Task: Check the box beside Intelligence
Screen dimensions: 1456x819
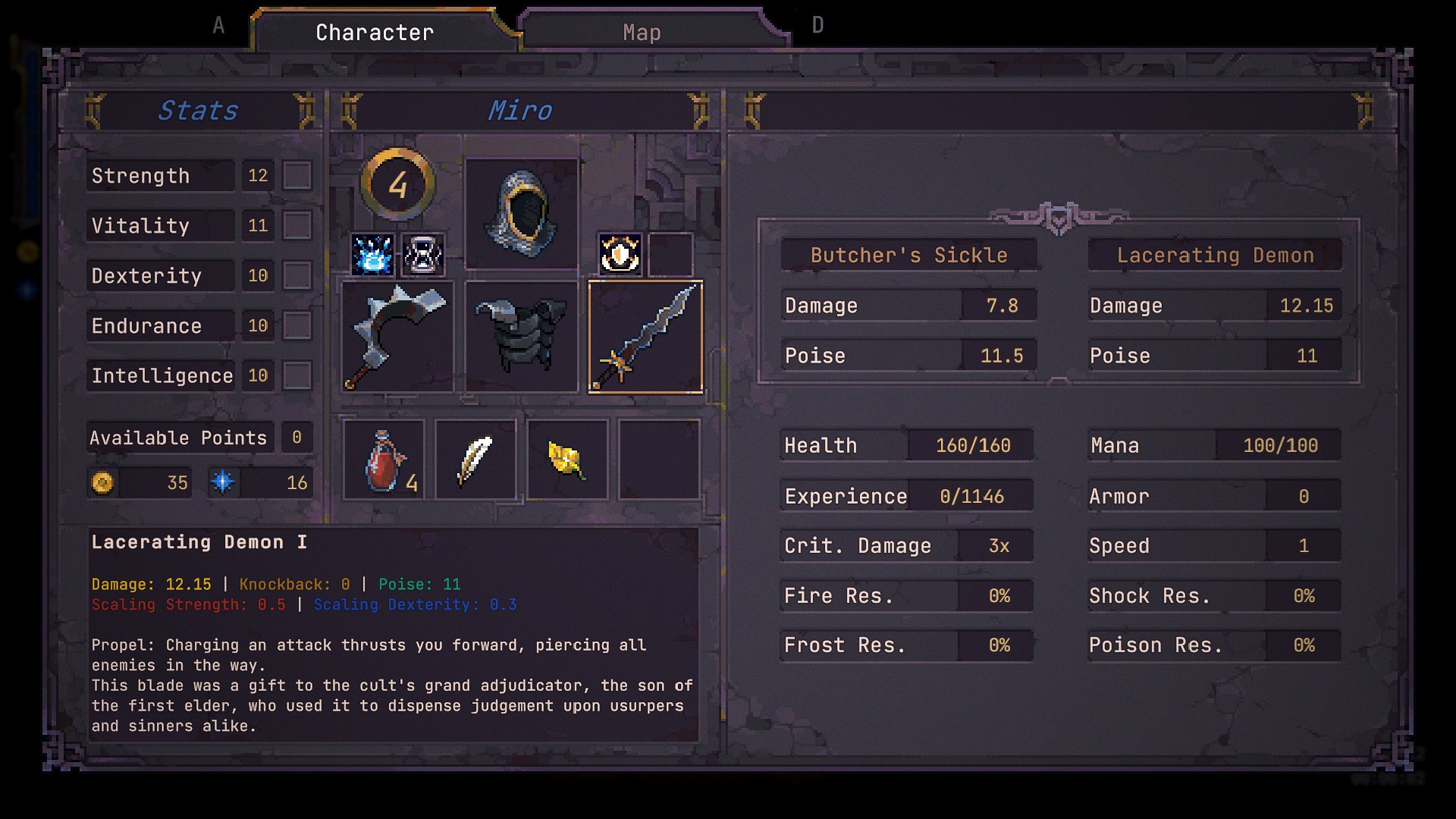Action: pos(297,375)
